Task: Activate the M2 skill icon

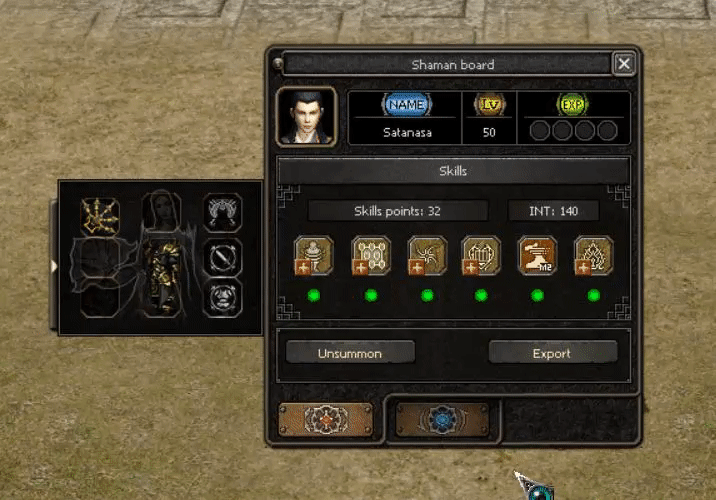Action: coord(537,255)
